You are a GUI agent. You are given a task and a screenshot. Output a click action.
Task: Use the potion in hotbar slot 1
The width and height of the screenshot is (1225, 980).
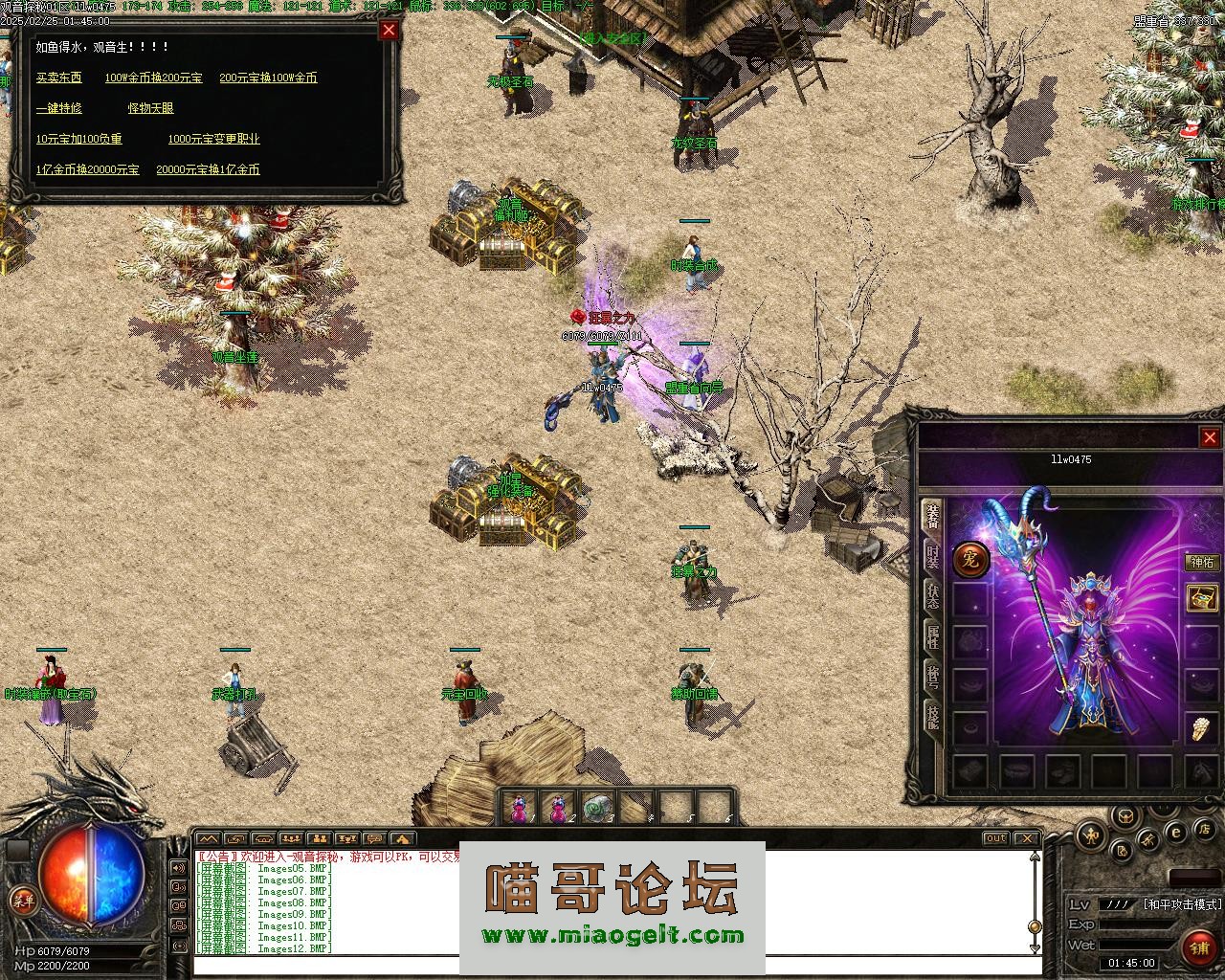coord(519,809)
